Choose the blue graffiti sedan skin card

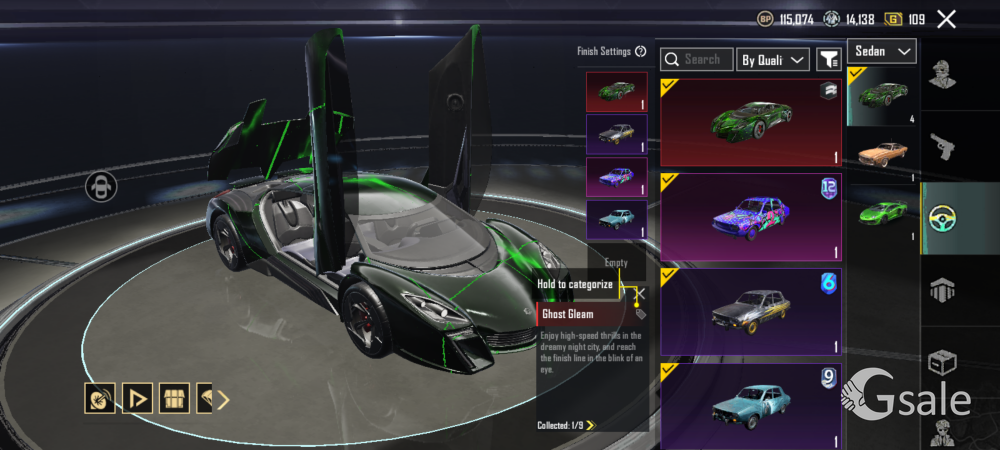tap(751, 216)
